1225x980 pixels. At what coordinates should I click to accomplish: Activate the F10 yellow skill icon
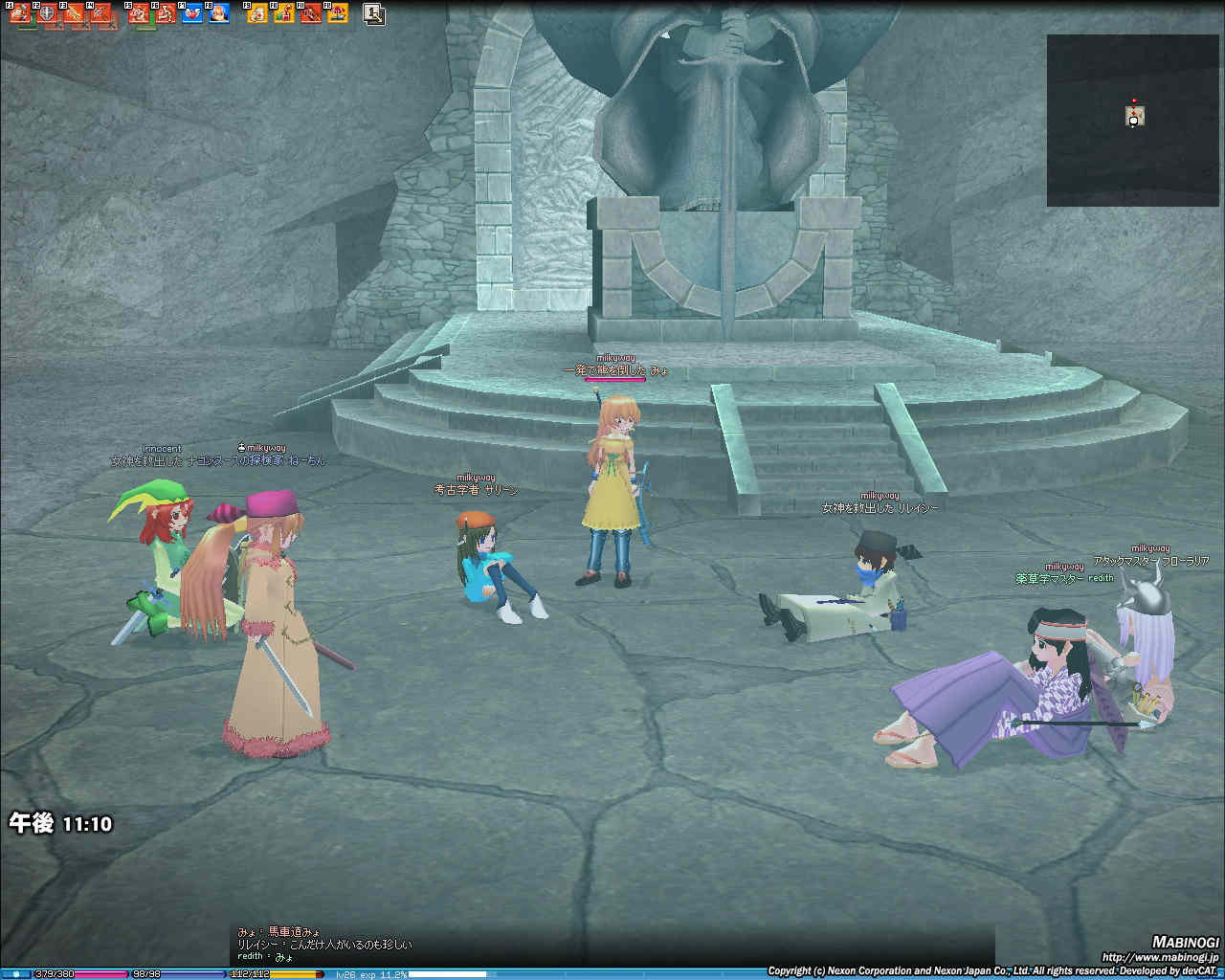click(284, 13)
